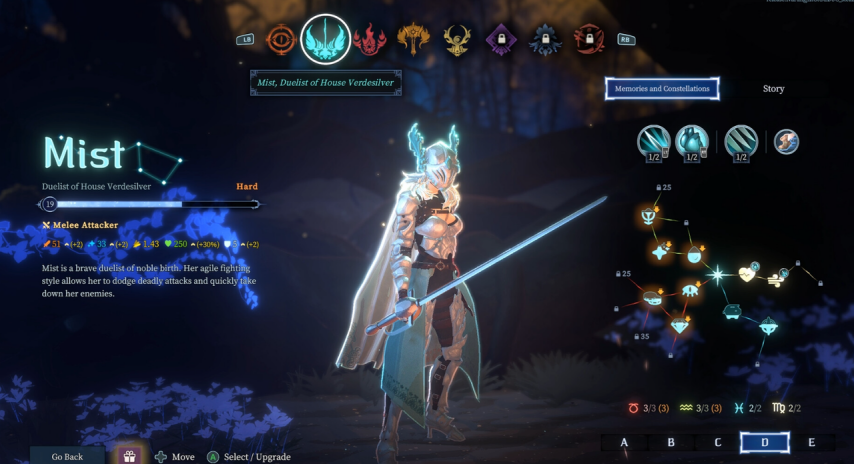Select the four-point sparkle constellation node
The image size is (854, 464).
pos(660,253)
